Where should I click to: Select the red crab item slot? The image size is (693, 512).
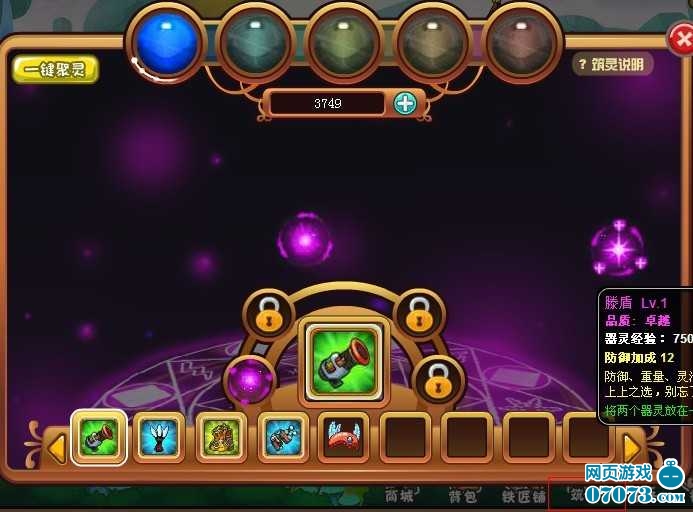click(x=344, y=438)
